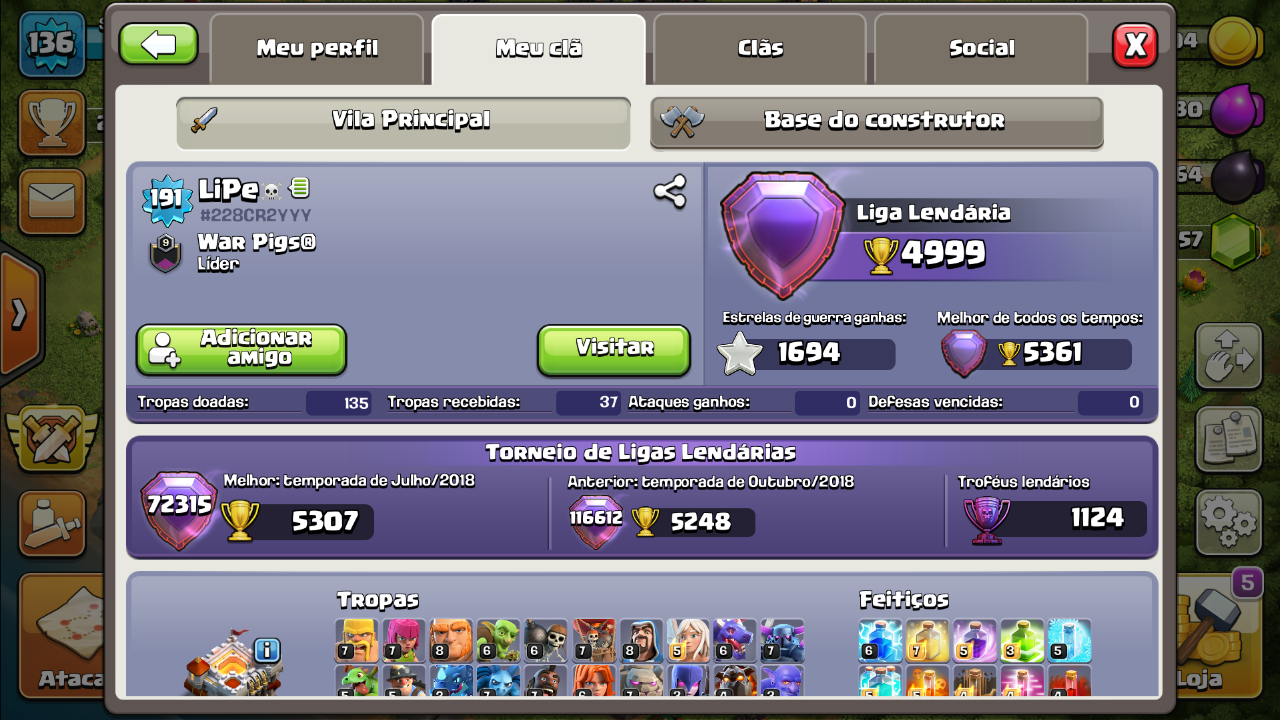This screenshot has height=720, width=1280.
Task: Visit LiPe's village with Visitar
Action: (614, 349)
